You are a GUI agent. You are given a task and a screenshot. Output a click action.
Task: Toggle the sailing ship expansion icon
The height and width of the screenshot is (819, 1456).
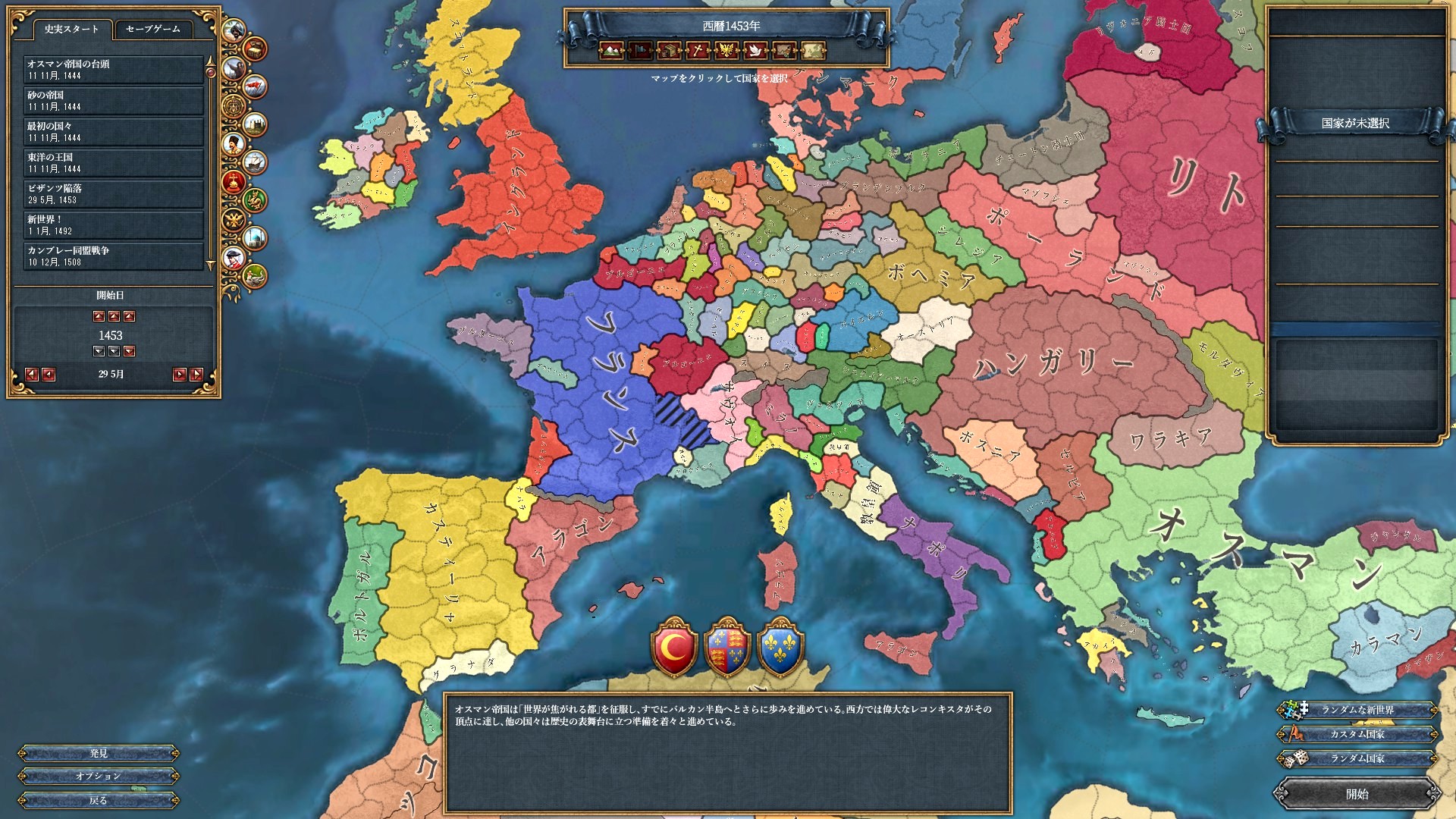coord(256,161)
